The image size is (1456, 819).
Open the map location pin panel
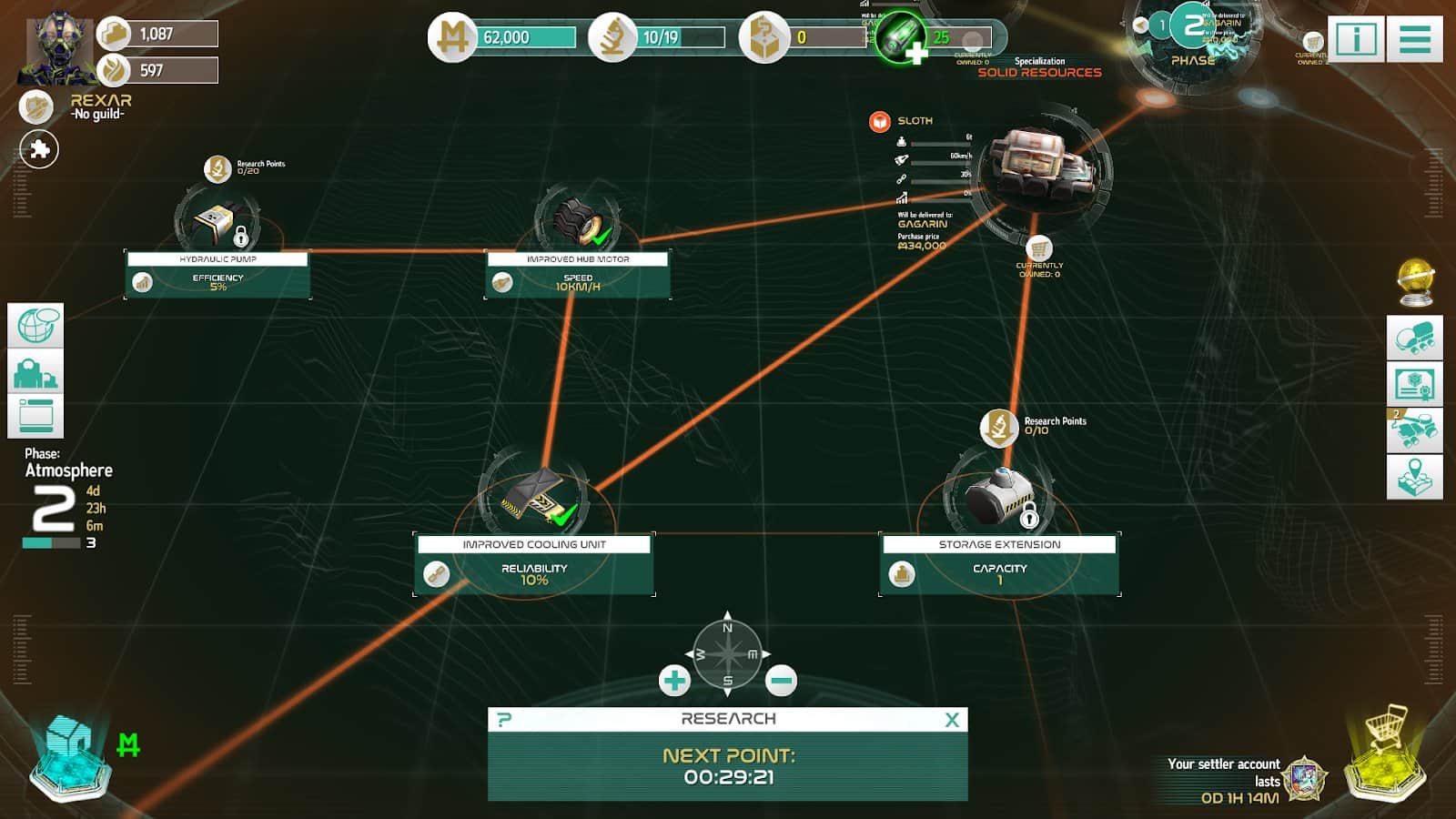click(x=1414, y=476)
